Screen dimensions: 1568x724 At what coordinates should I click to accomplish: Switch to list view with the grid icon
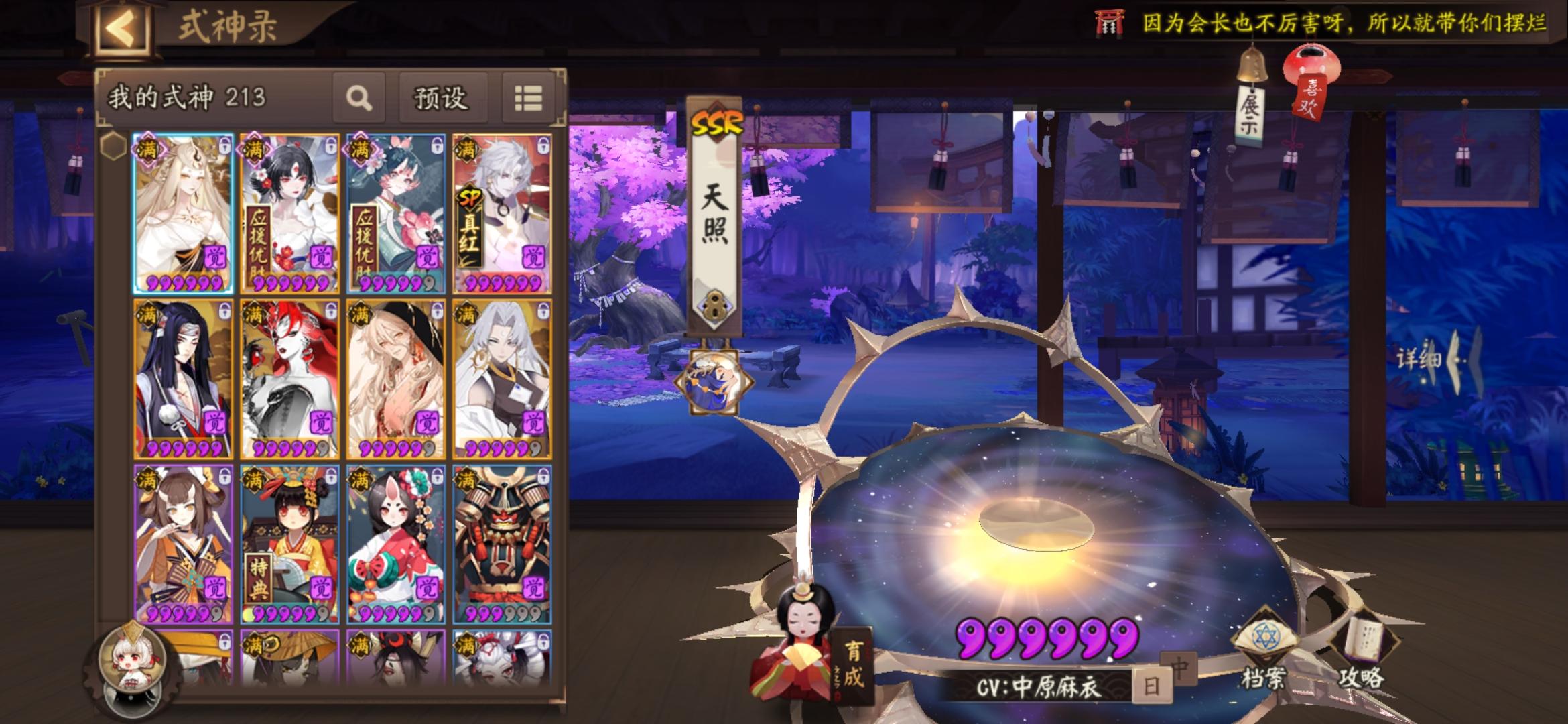coord(529,97)
